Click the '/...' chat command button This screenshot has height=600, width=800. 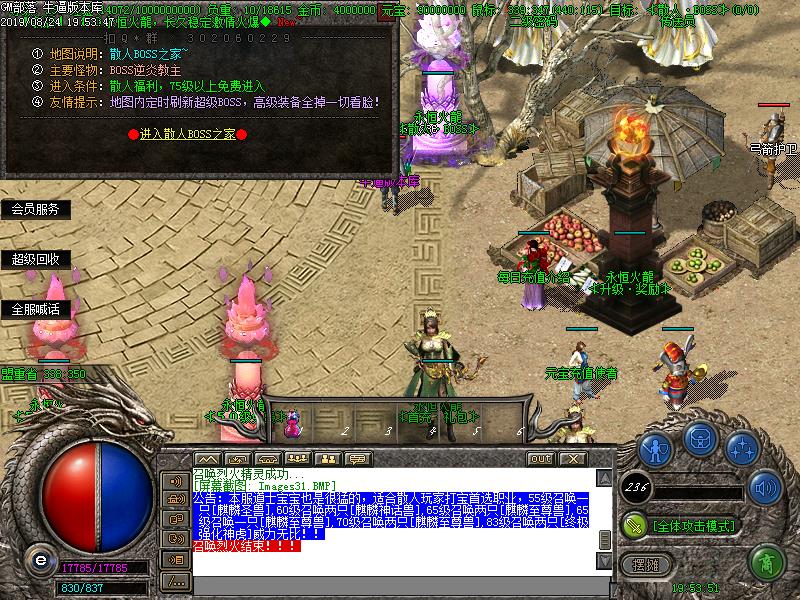pos(176,580)
